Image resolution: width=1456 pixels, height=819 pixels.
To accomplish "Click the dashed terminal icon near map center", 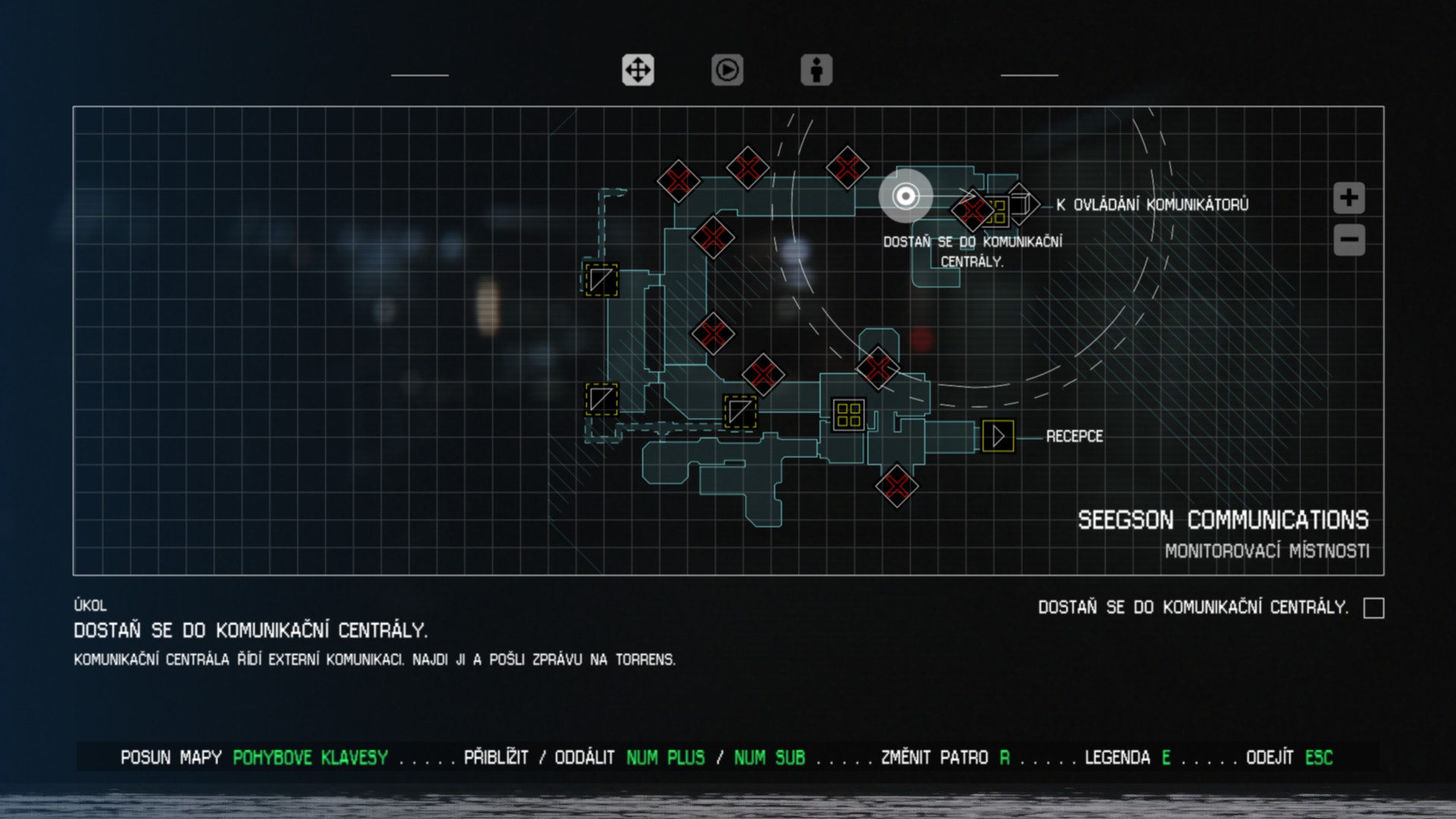I will coord(741,410).
